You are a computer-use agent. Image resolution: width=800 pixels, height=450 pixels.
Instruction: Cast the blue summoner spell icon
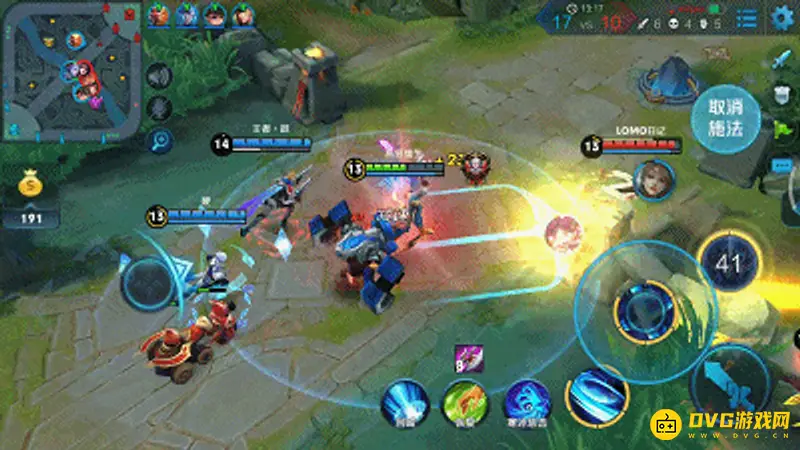point(527,401)
